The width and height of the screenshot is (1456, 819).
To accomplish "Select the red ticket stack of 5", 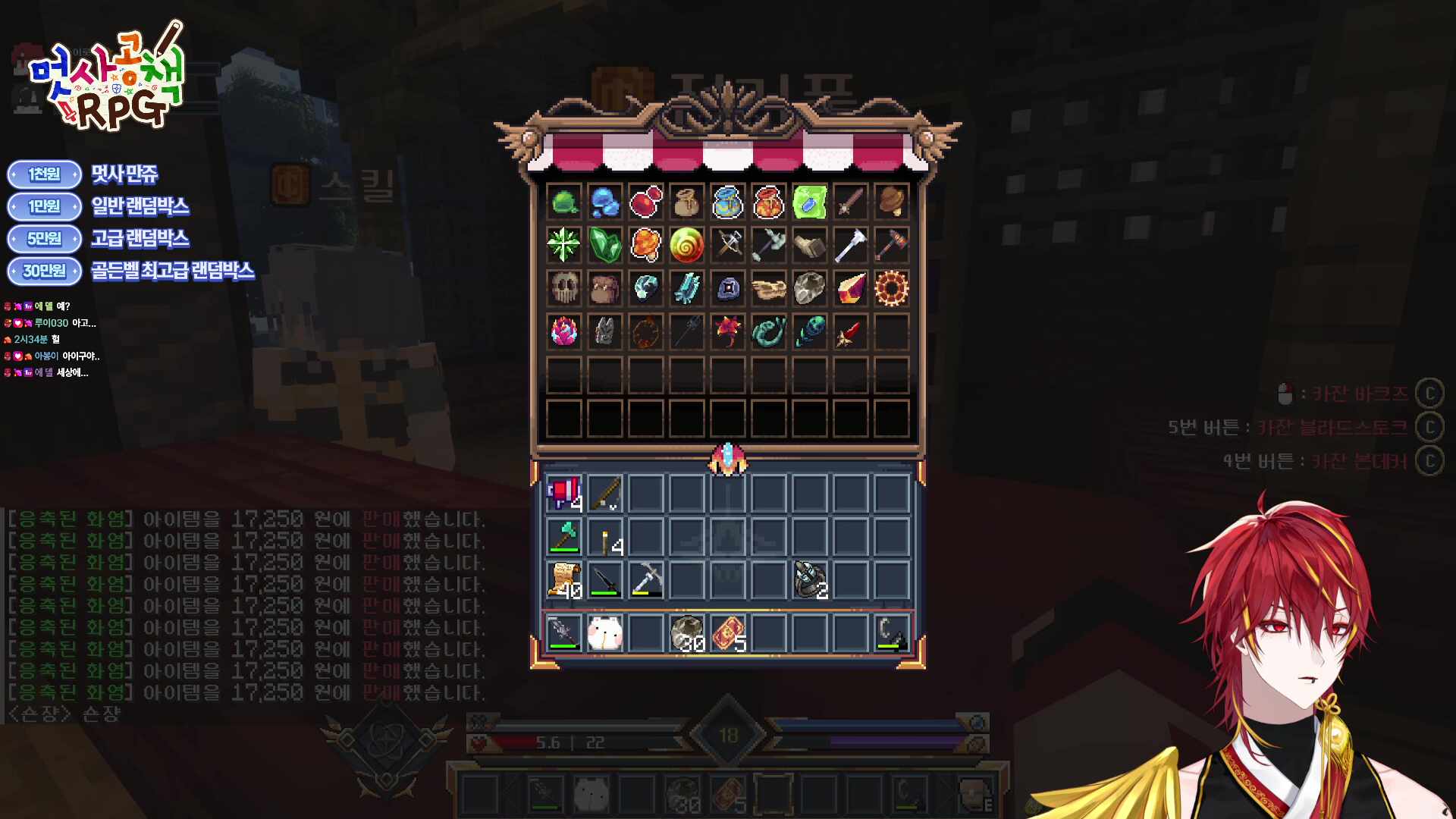I will pos(728,633).
